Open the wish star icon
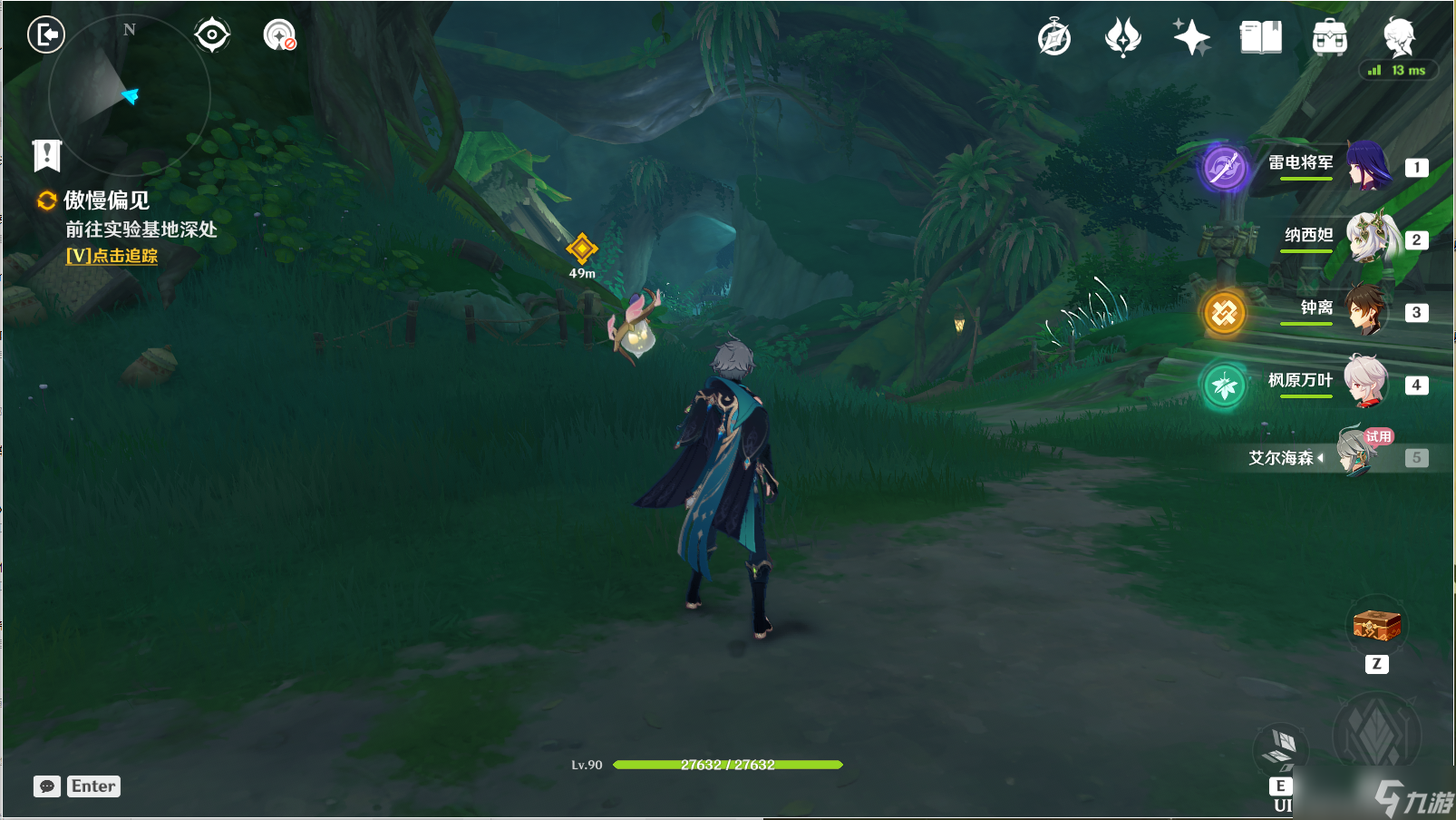The image size is (1456, 820). (x=1122, y=38)
